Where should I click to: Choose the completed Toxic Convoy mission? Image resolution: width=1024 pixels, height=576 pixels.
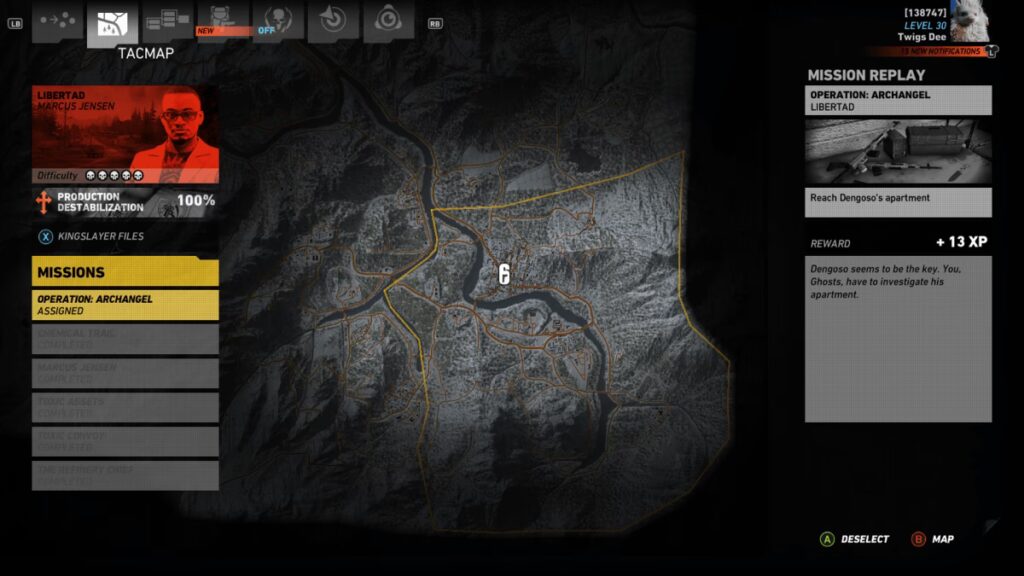[x=125, y=441]
